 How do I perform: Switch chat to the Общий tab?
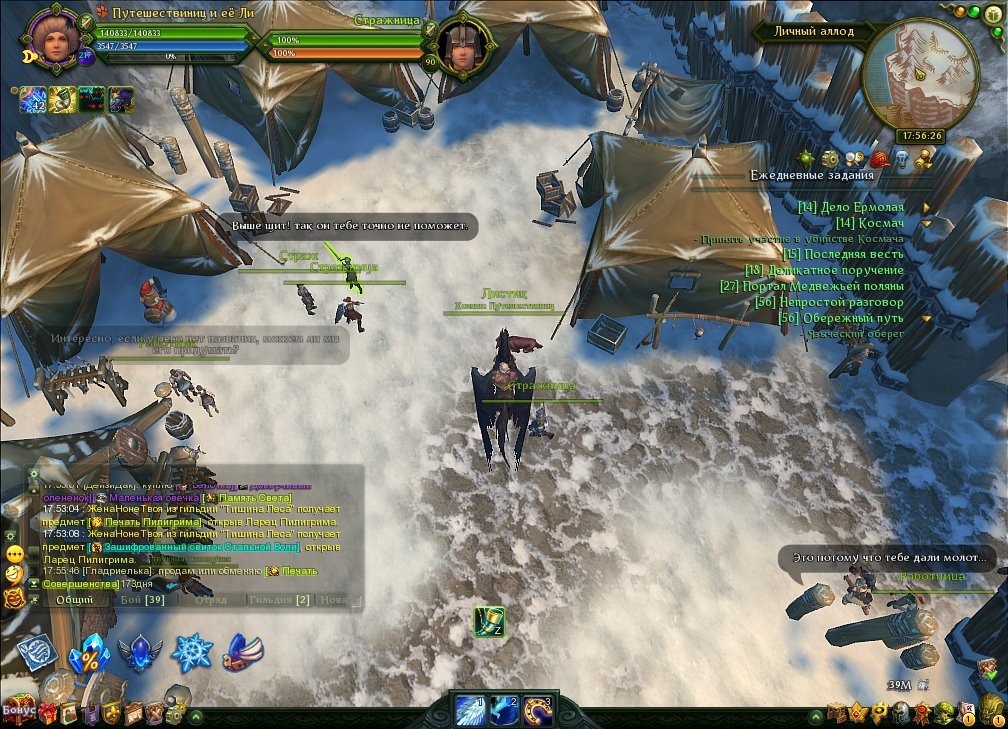point(75,600)
